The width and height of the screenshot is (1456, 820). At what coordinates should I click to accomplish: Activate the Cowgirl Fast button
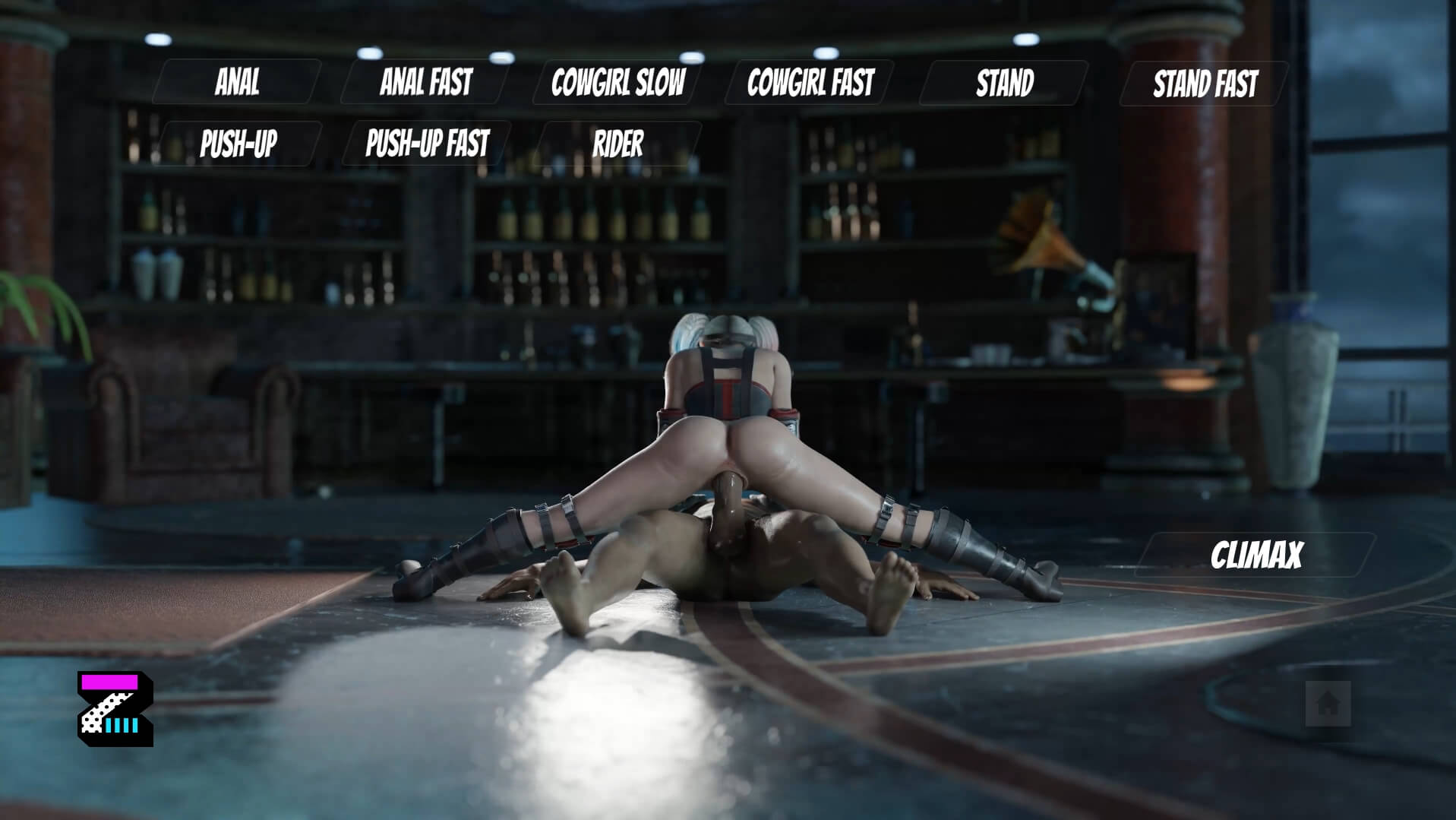pos(810,82)
